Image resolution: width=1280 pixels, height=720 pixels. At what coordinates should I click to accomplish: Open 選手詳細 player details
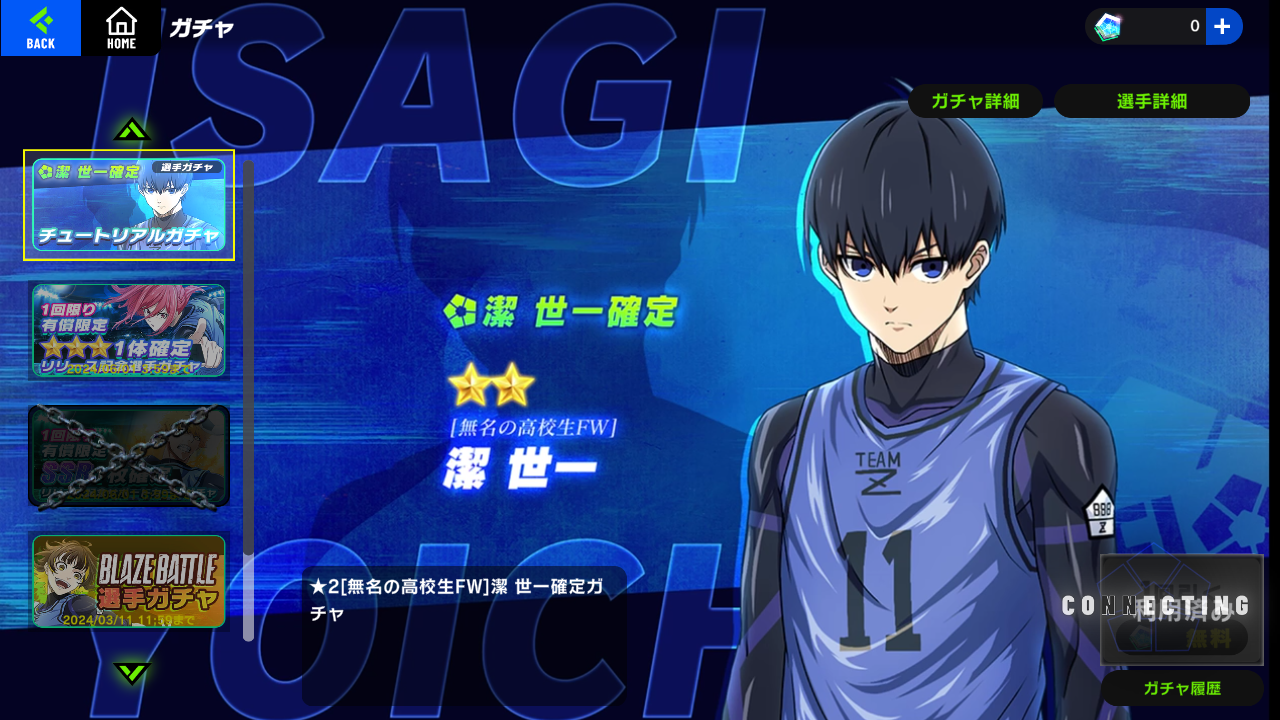[x=1151, y=101]
